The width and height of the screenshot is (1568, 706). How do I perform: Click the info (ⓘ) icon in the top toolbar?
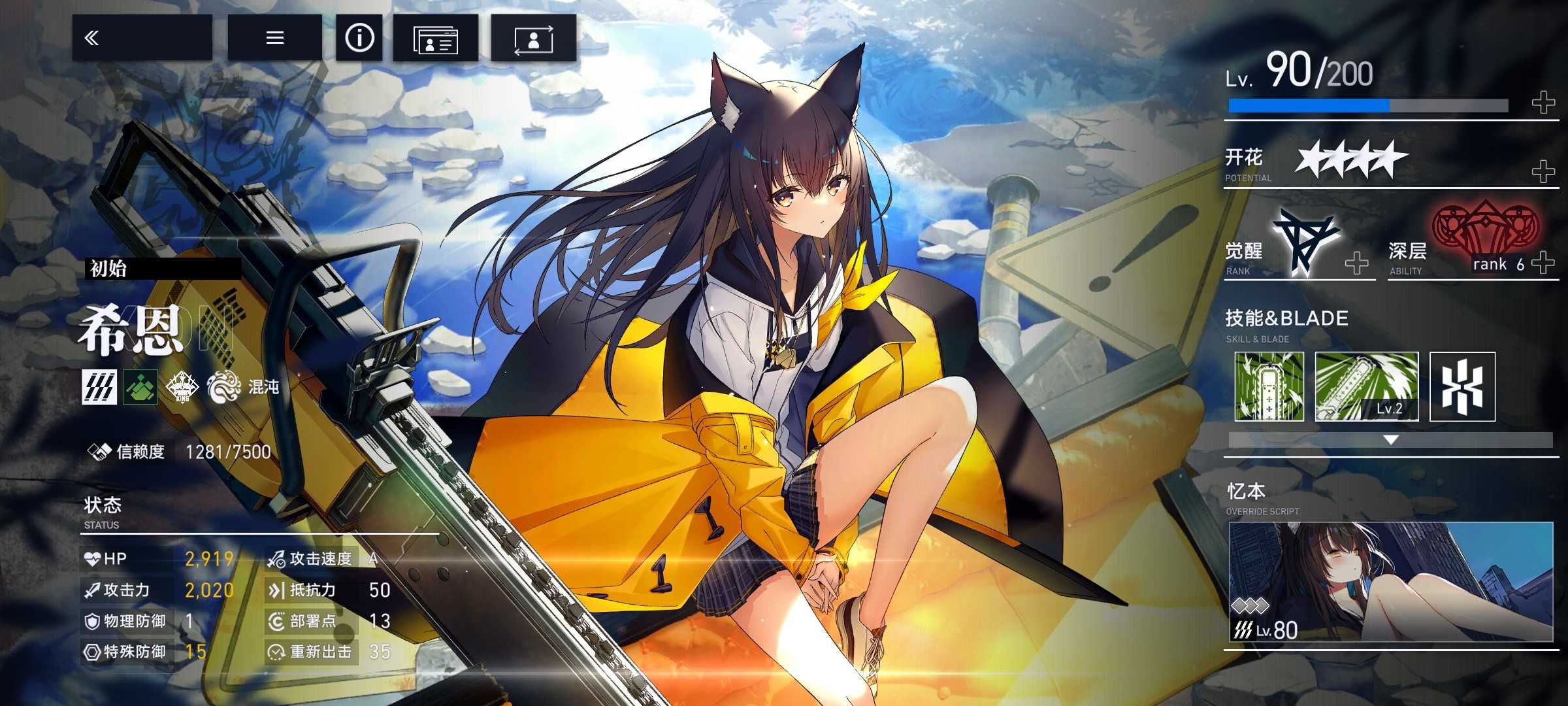click(358, 39)
